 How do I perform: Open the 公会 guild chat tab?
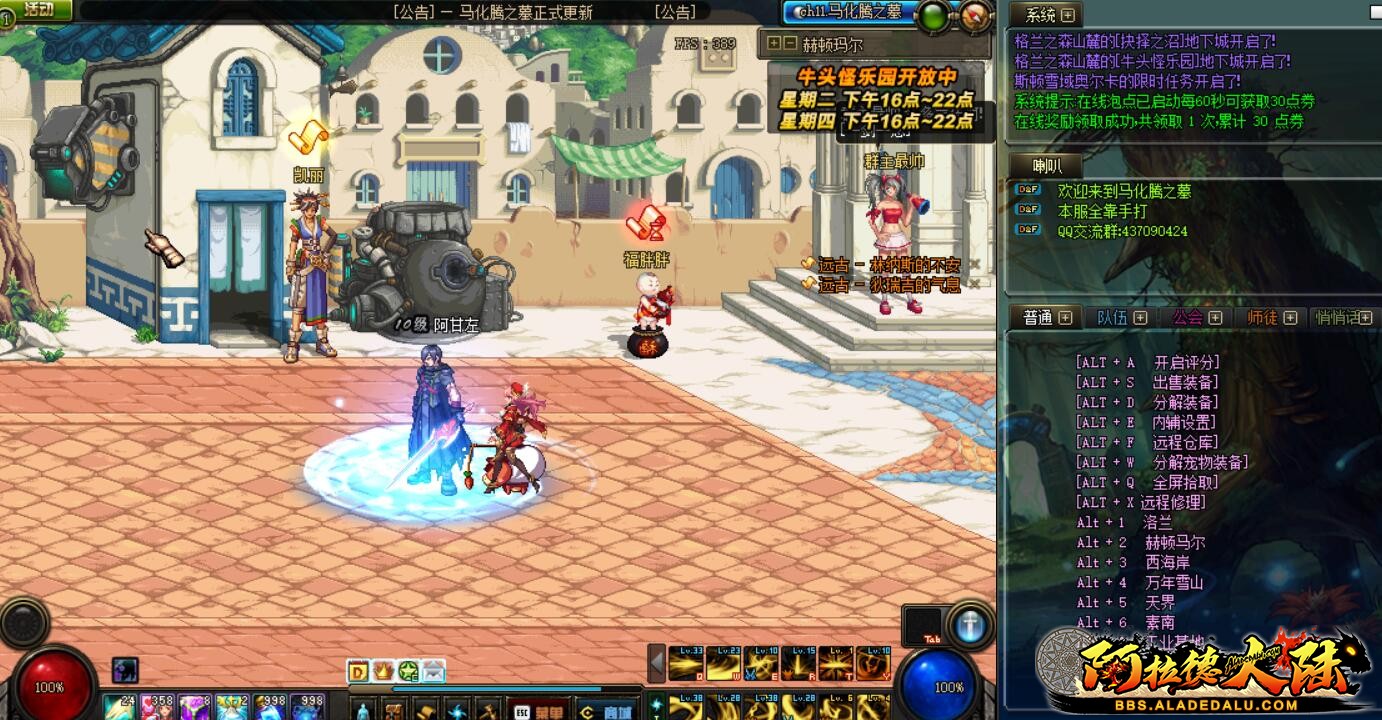click(1188, 317)
